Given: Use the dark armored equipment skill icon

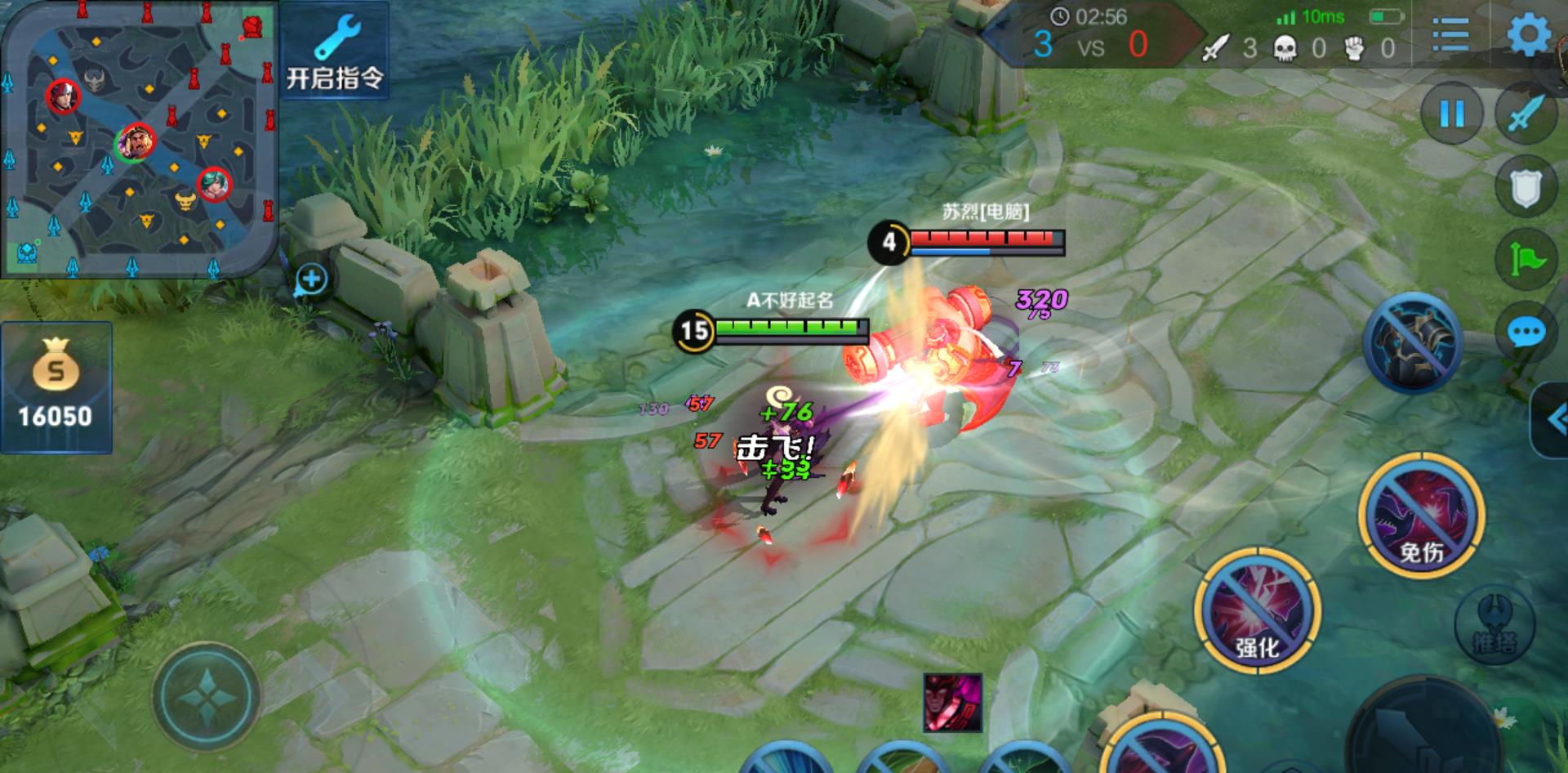Looking at the screenshot, I should pos(1411,342).
